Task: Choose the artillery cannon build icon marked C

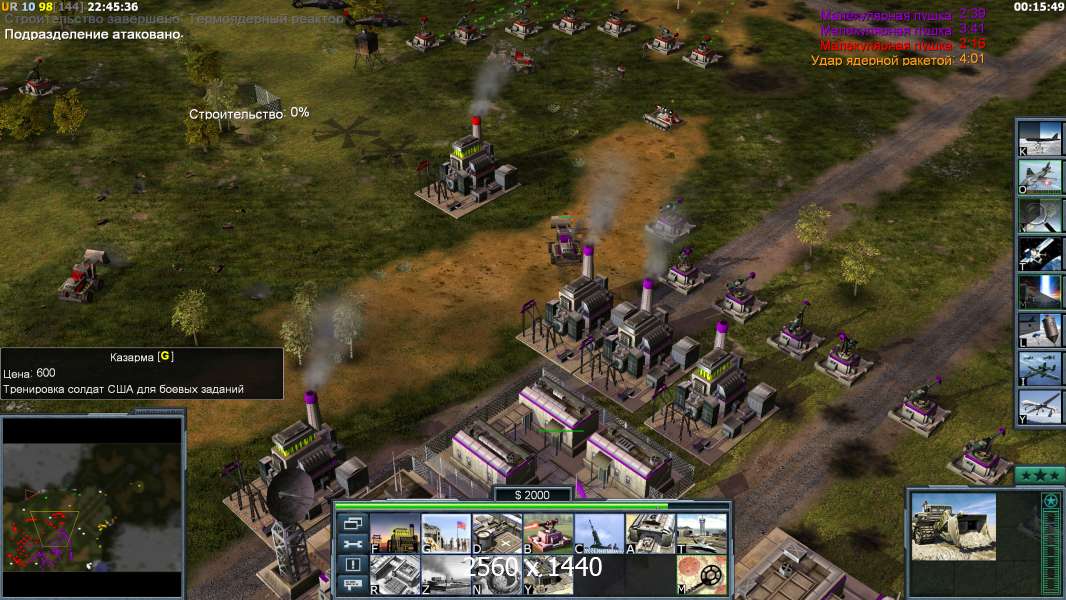Action: click(x=599, y=533)
